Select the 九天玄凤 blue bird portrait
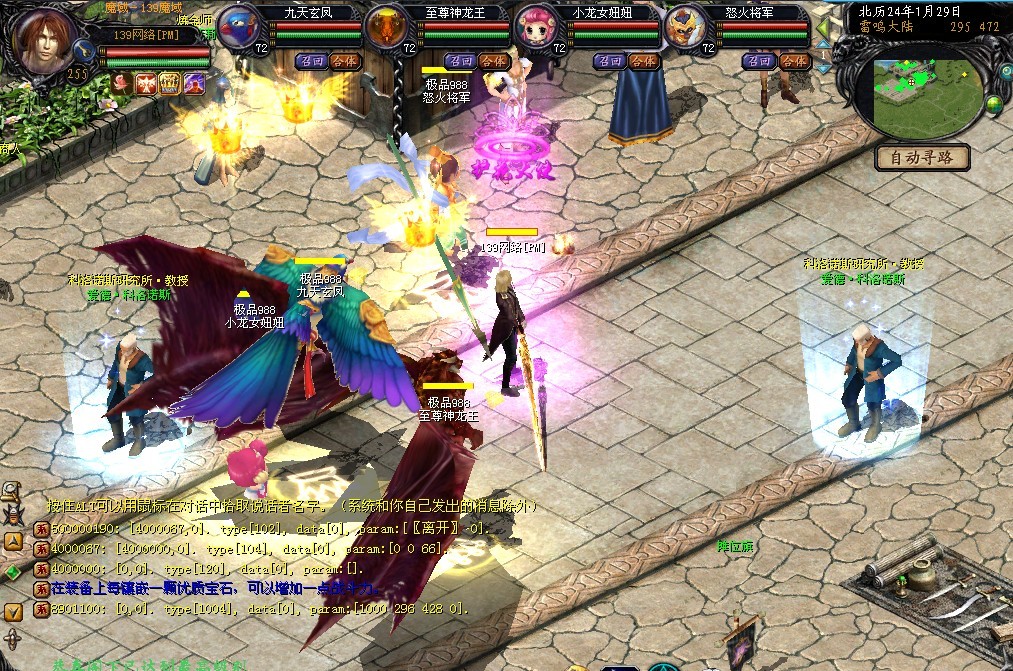The image size is (1013, 671). (239, 27)
